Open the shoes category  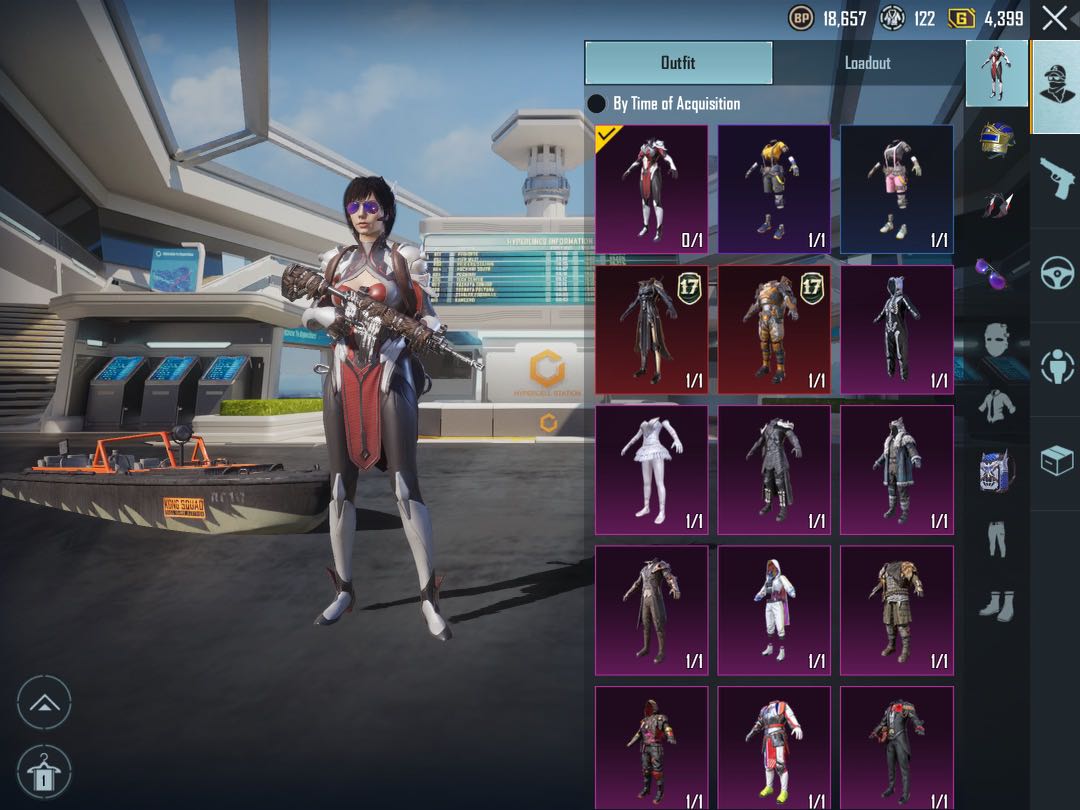click(x=996, y=604)
